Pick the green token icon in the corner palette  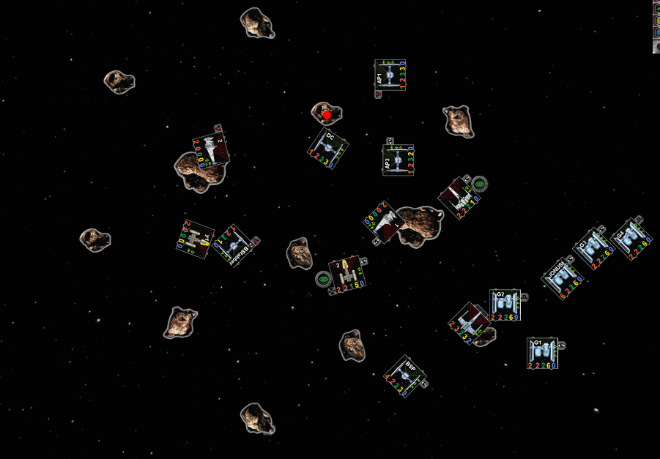coord(654,6)
